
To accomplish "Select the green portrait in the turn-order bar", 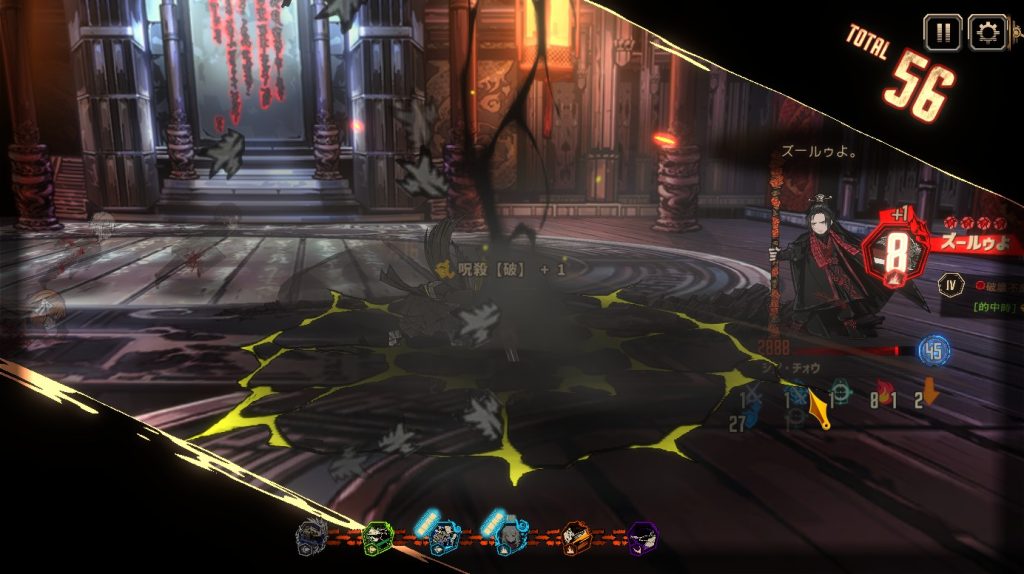I will click(x=377, y=538).
